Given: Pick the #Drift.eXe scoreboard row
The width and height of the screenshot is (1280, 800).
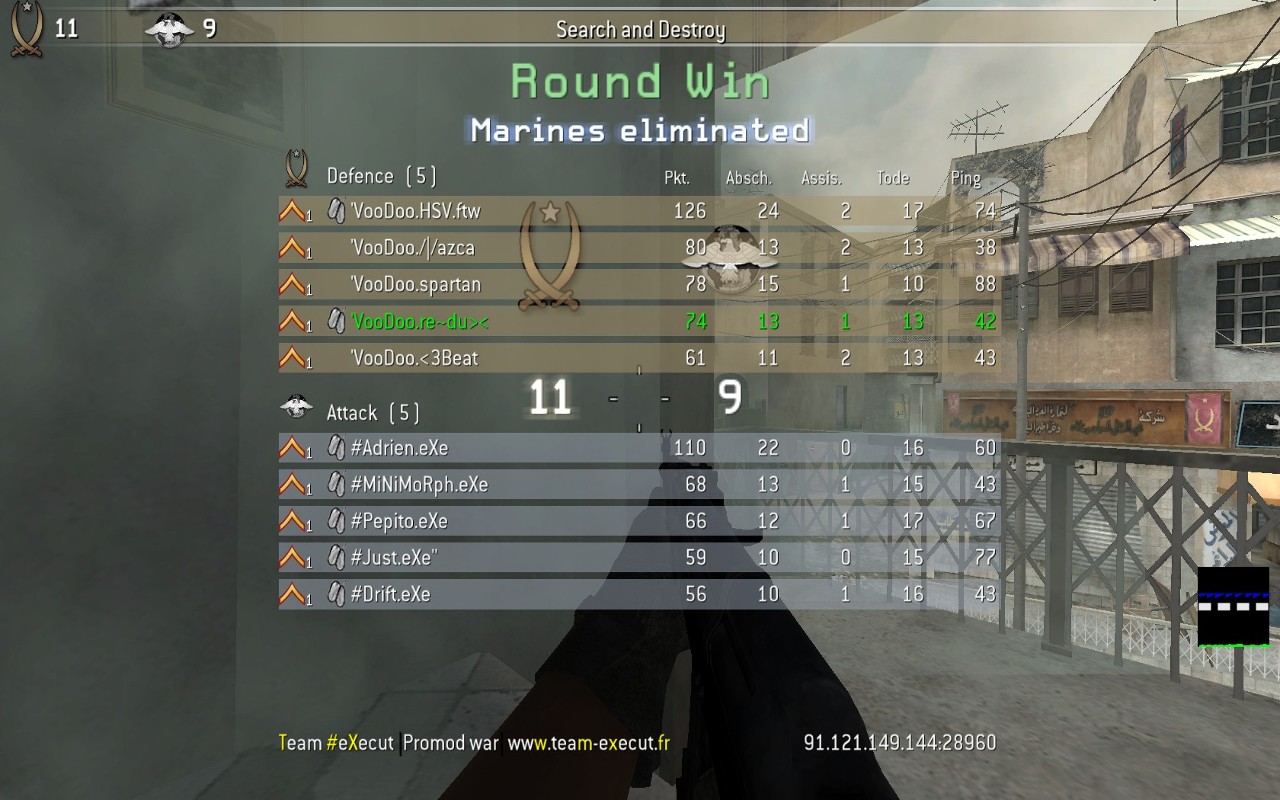Looking at the screenshot, I should tap(391, 595).
